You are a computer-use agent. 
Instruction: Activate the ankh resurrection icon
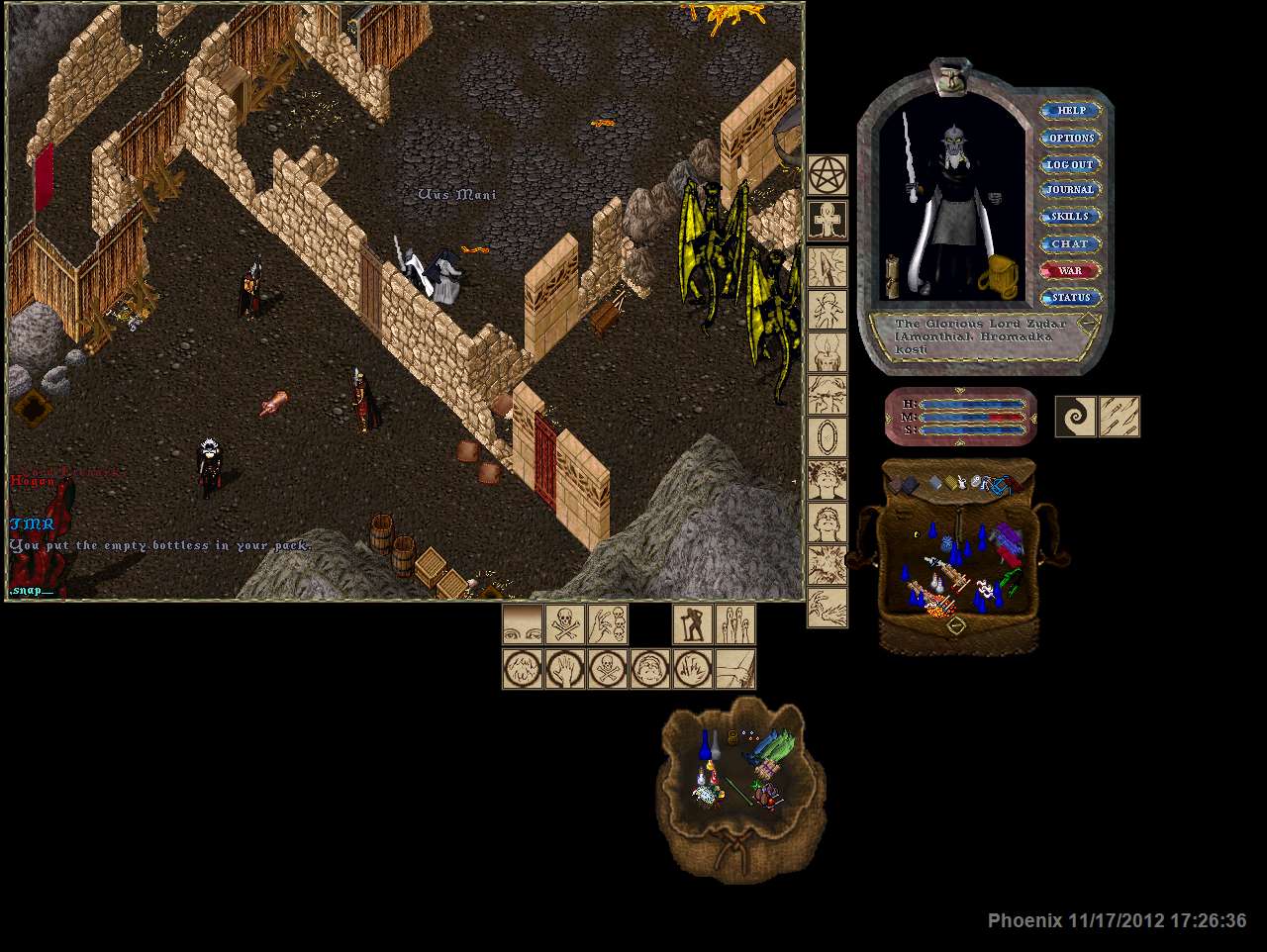pyautogui.click(x=828, y=220)
